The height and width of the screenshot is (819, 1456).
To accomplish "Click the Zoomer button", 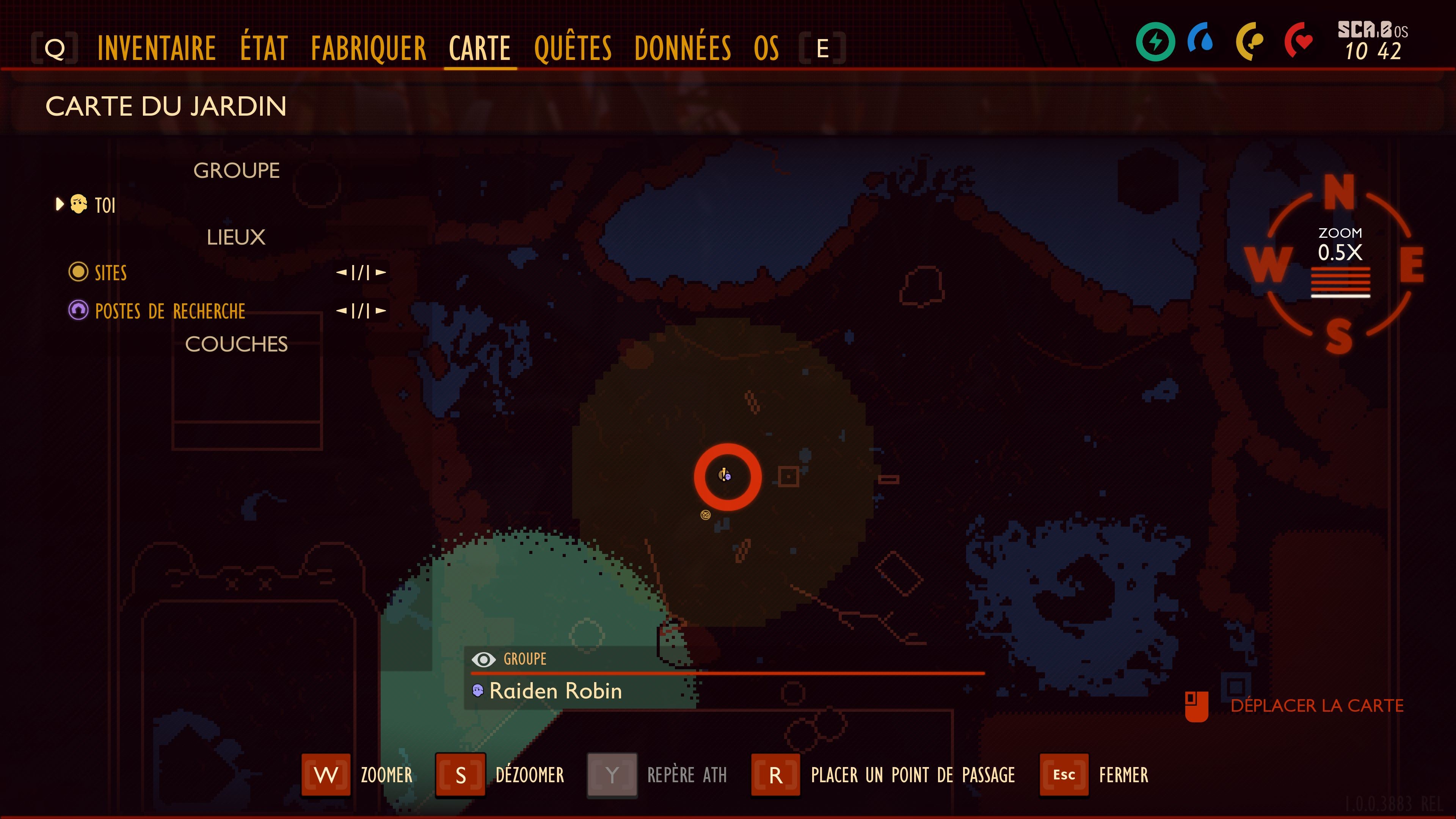I will coord(326,775).
